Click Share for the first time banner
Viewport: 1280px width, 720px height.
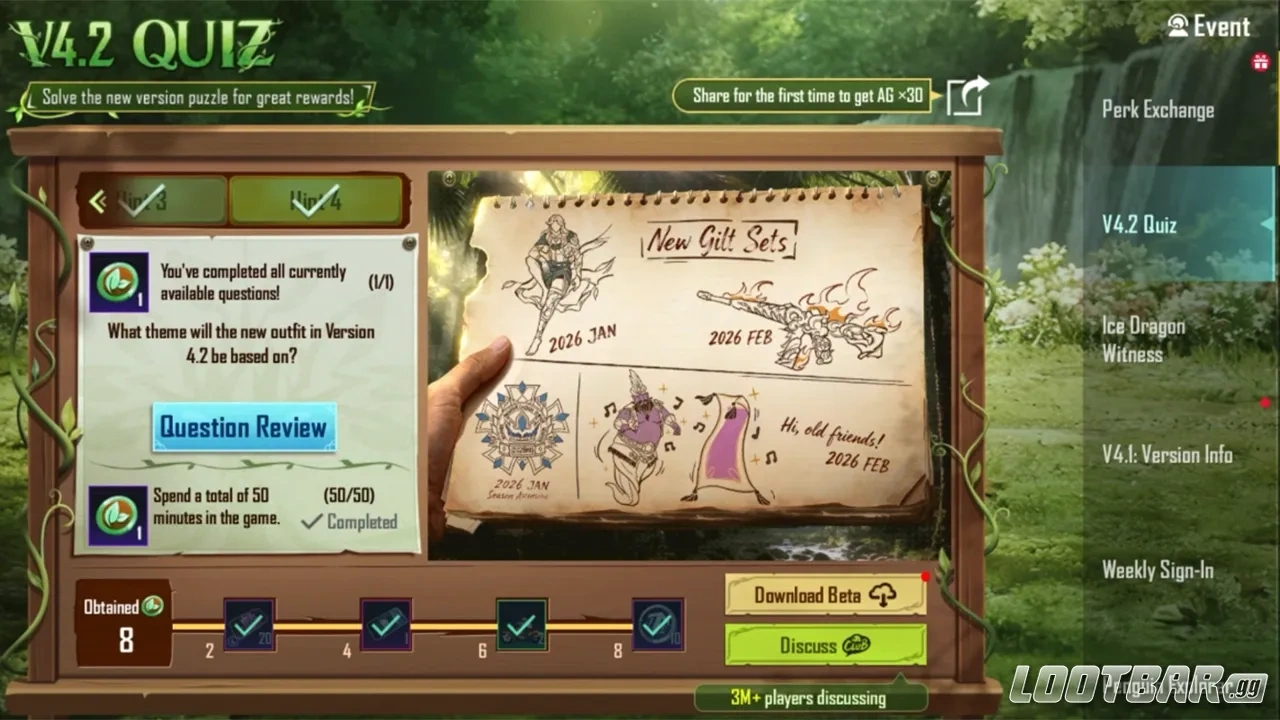point(805,96)
